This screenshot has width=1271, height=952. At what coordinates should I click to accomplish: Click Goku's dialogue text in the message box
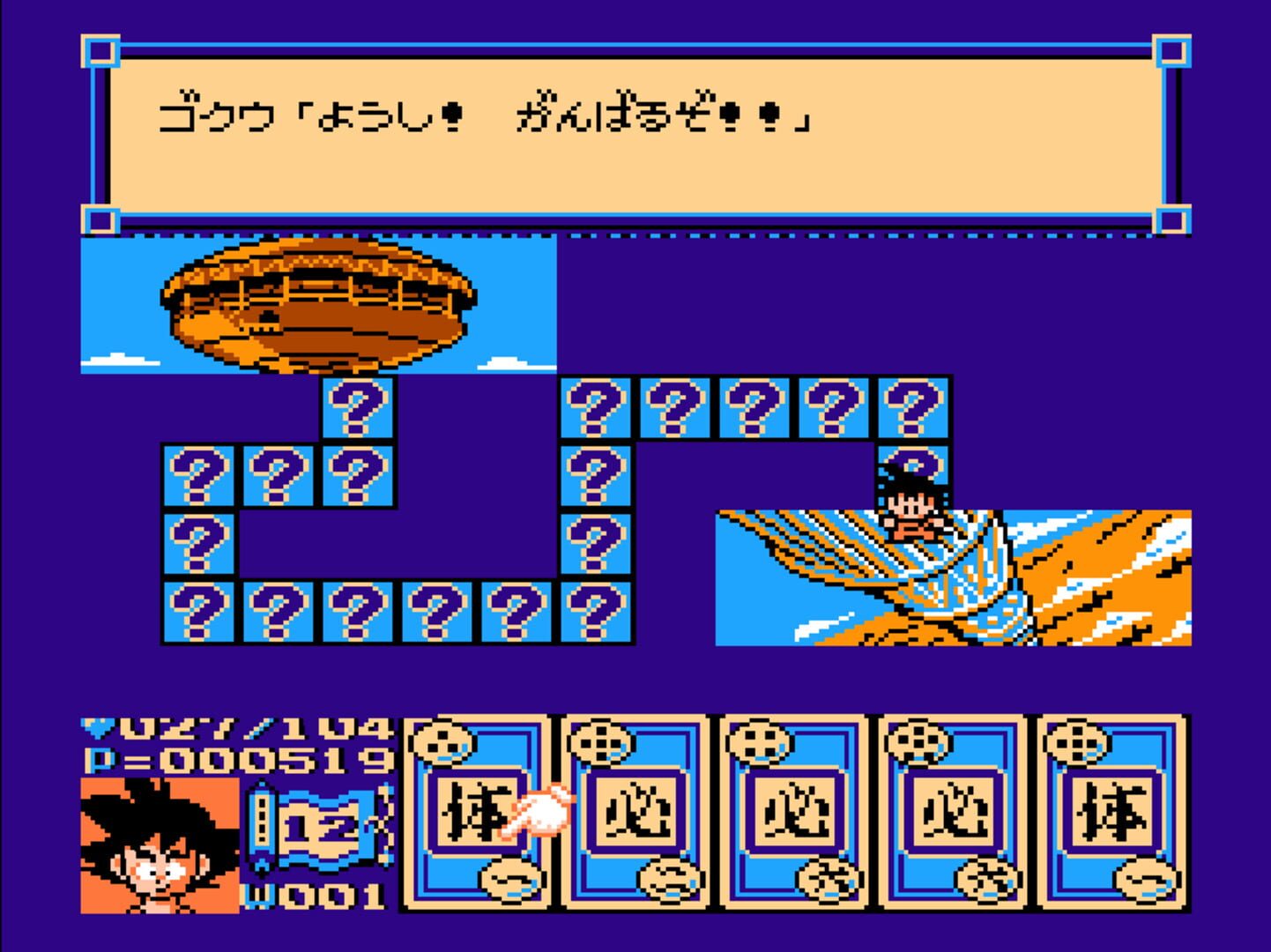pyautogui.click(x=485, y=115)
